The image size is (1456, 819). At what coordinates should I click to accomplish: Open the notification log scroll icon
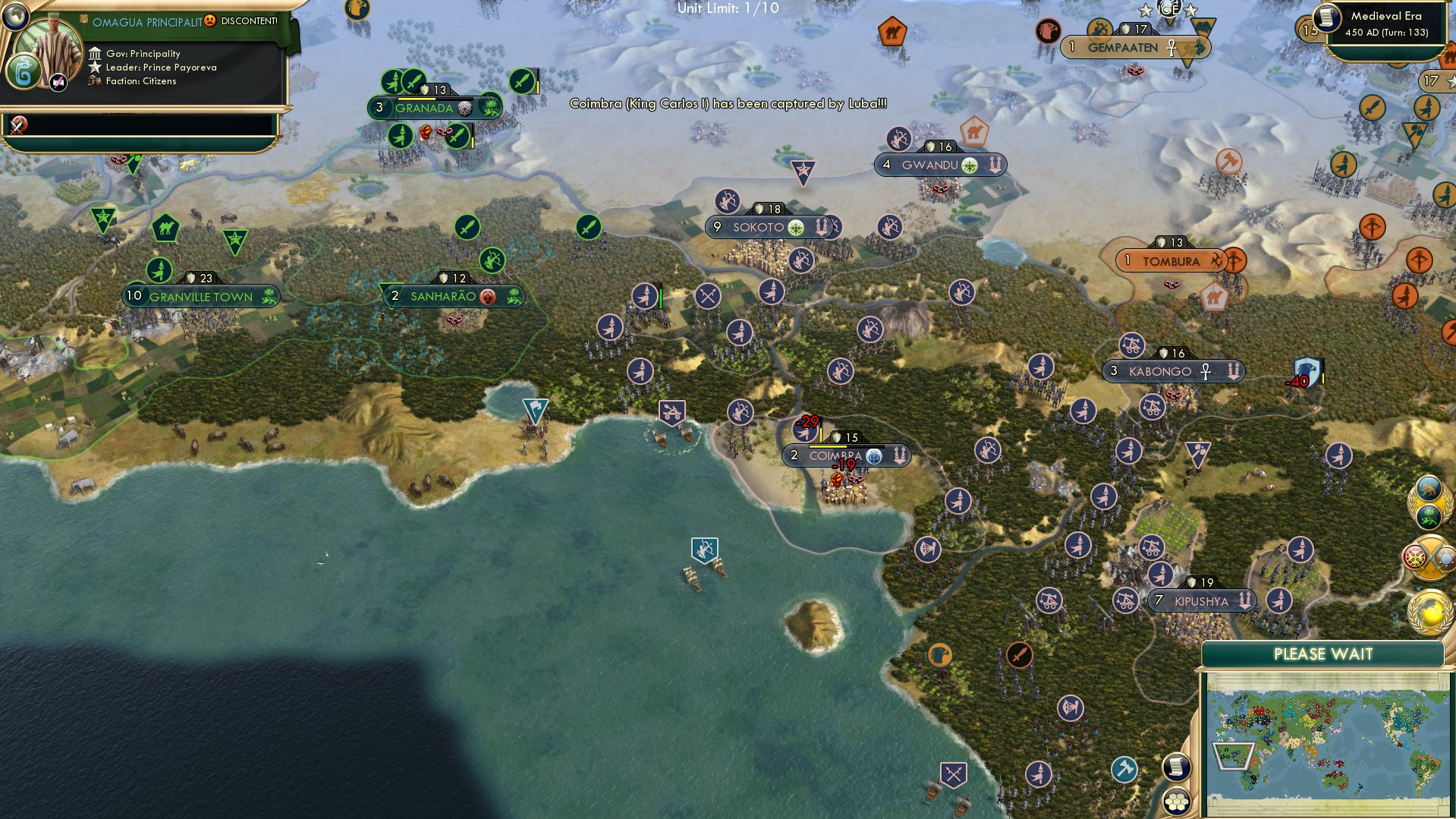pos(1176,766)
